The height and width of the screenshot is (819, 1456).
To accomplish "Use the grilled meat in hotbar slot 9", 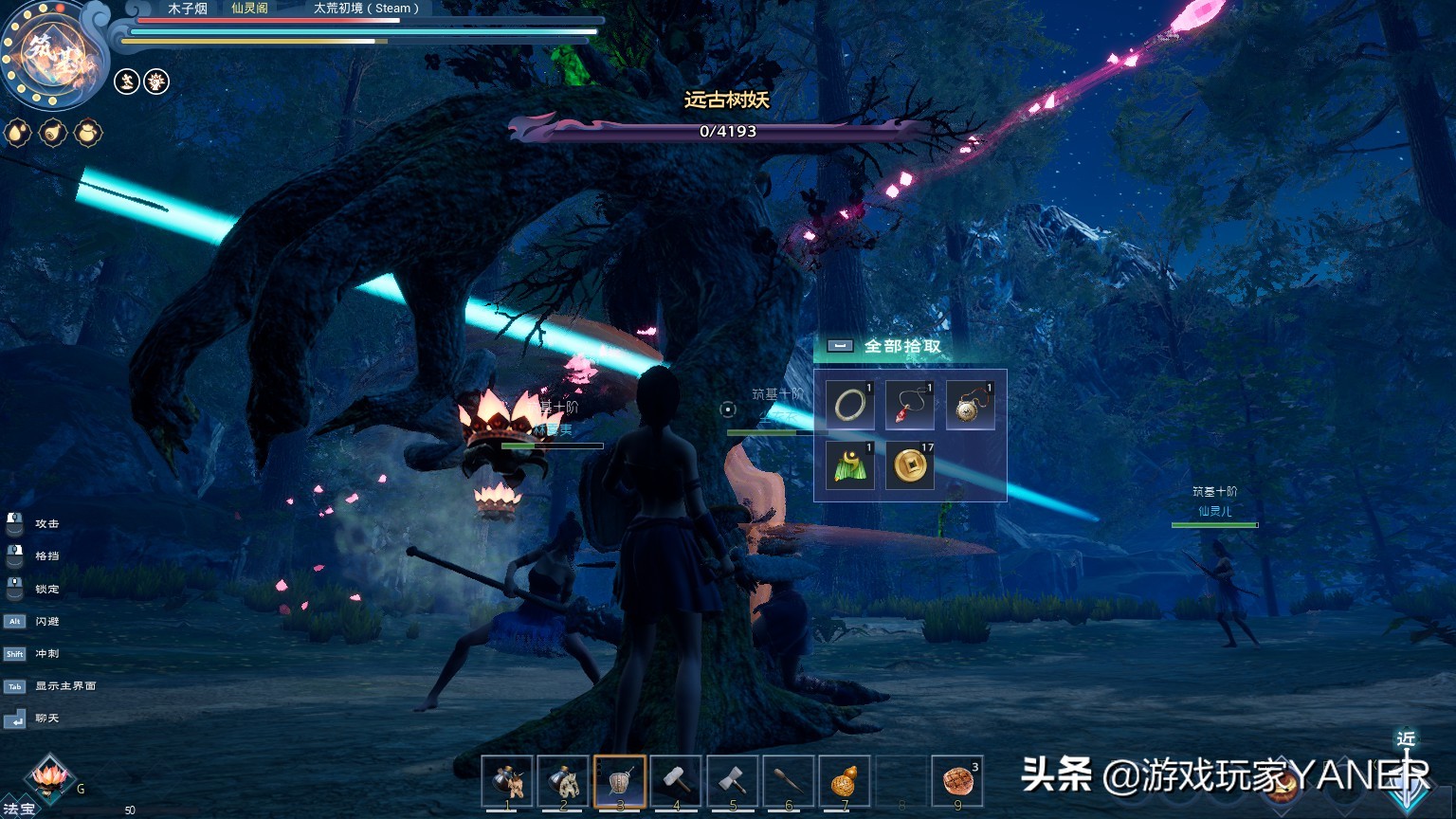I will (x=957, y=781).
